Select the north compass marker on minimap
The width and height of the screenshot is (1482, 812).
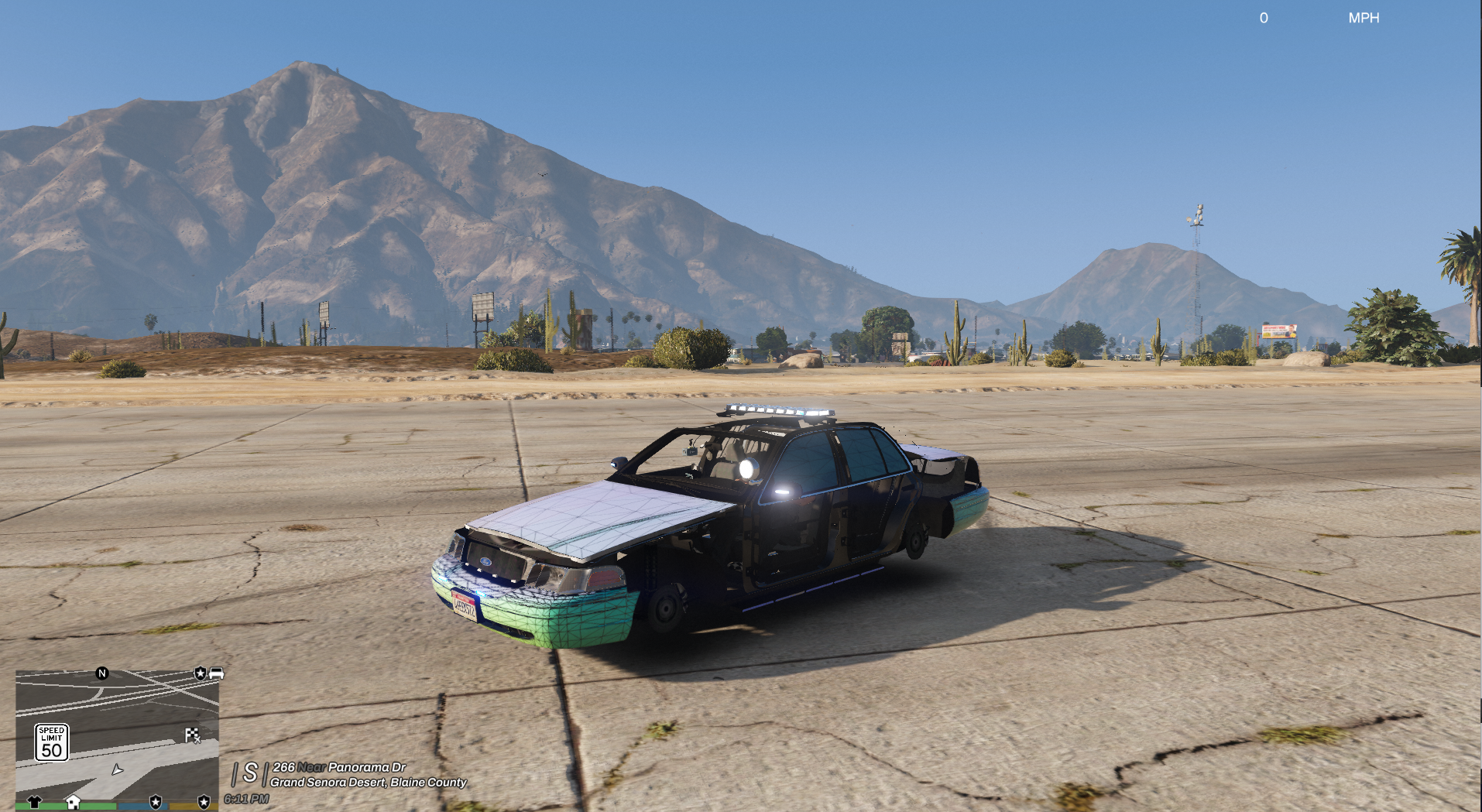point(101,673)
